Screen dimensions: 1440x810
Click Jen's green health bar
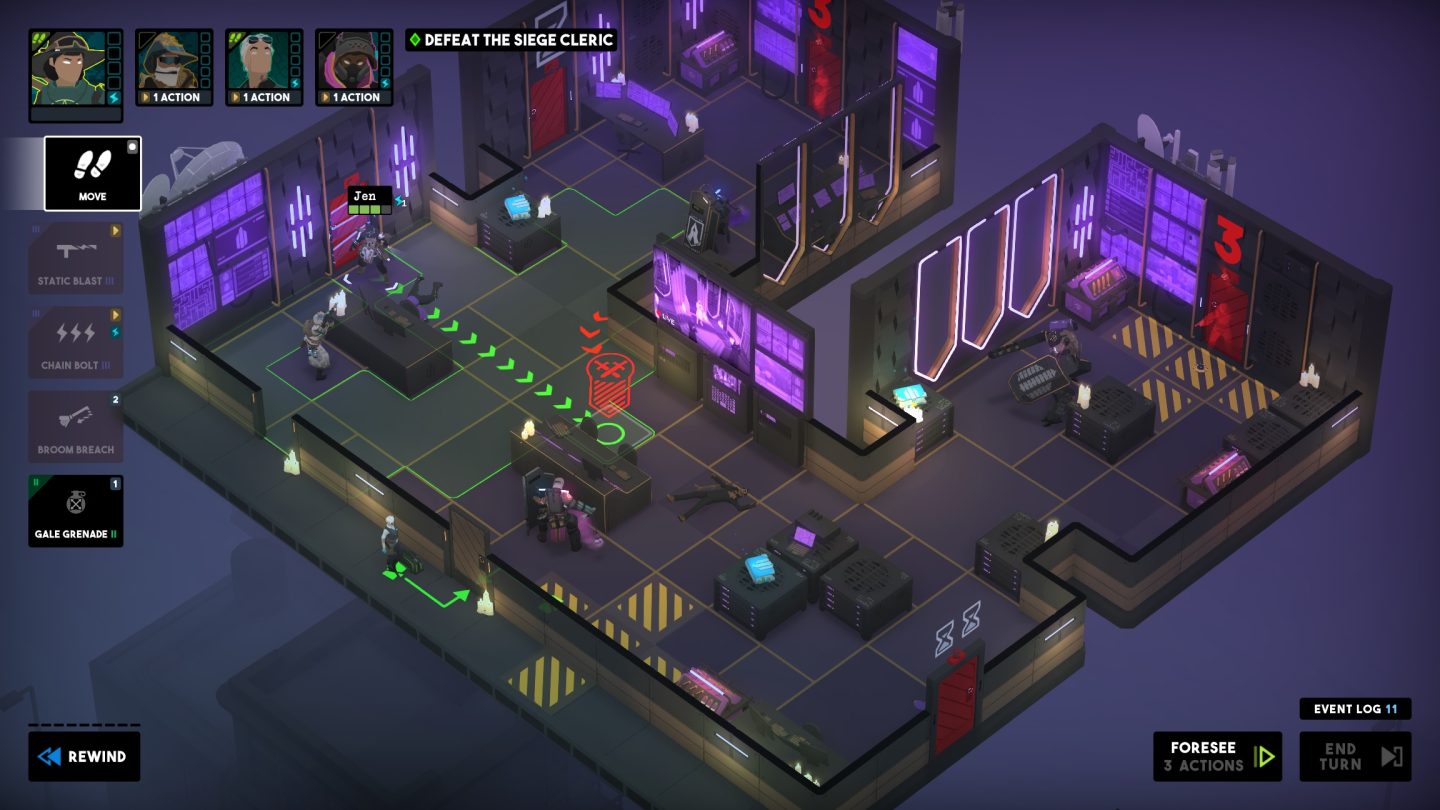click(x=368, y=210)
